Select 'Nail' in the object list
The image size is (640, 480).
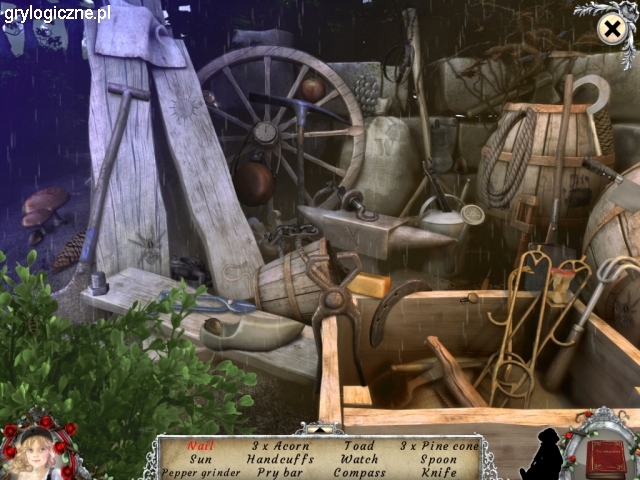pos(199,446)
